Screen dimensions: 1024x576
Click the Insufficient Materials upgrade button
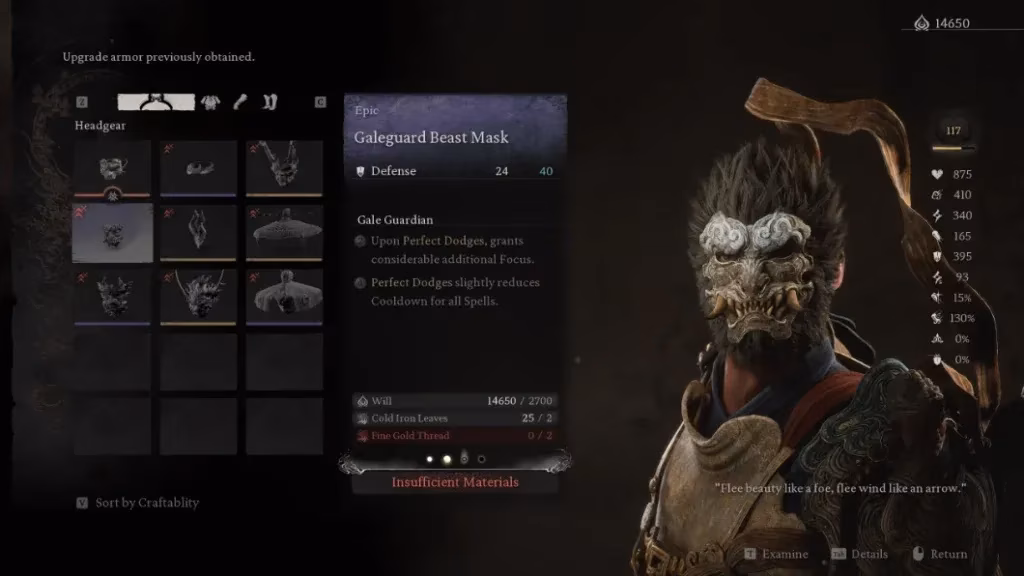[455, 482]
